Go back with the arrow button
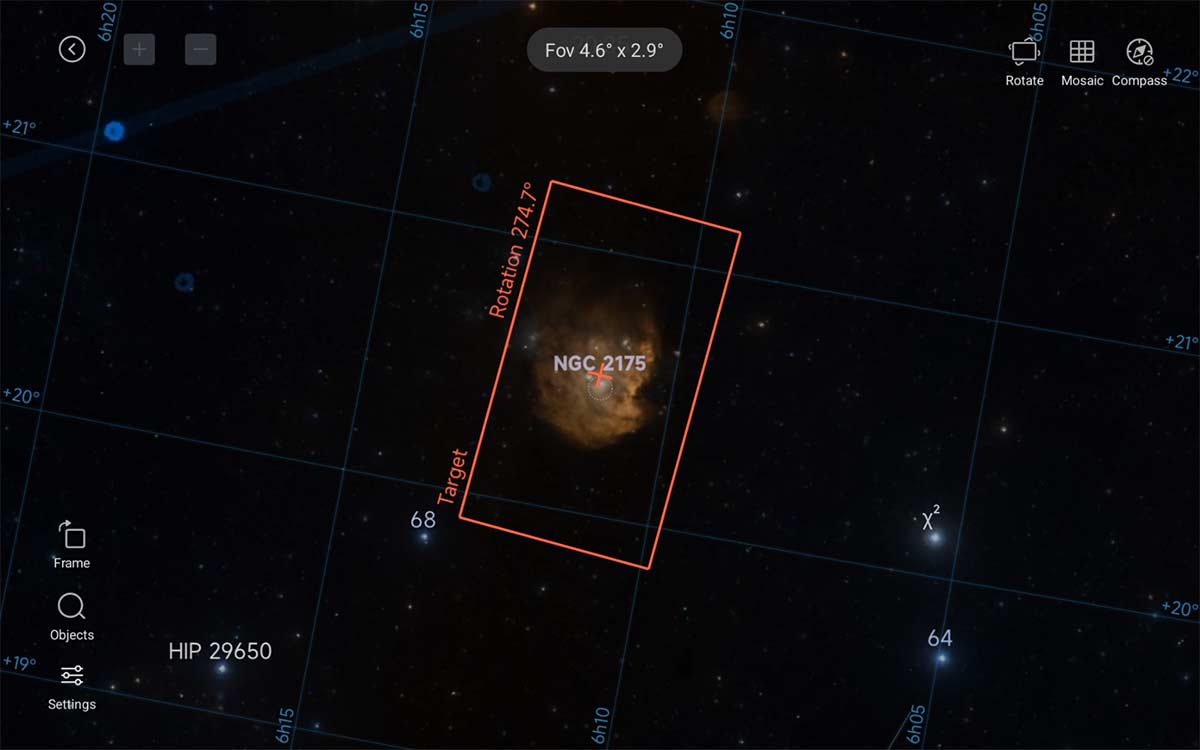 tap(72, 49)
